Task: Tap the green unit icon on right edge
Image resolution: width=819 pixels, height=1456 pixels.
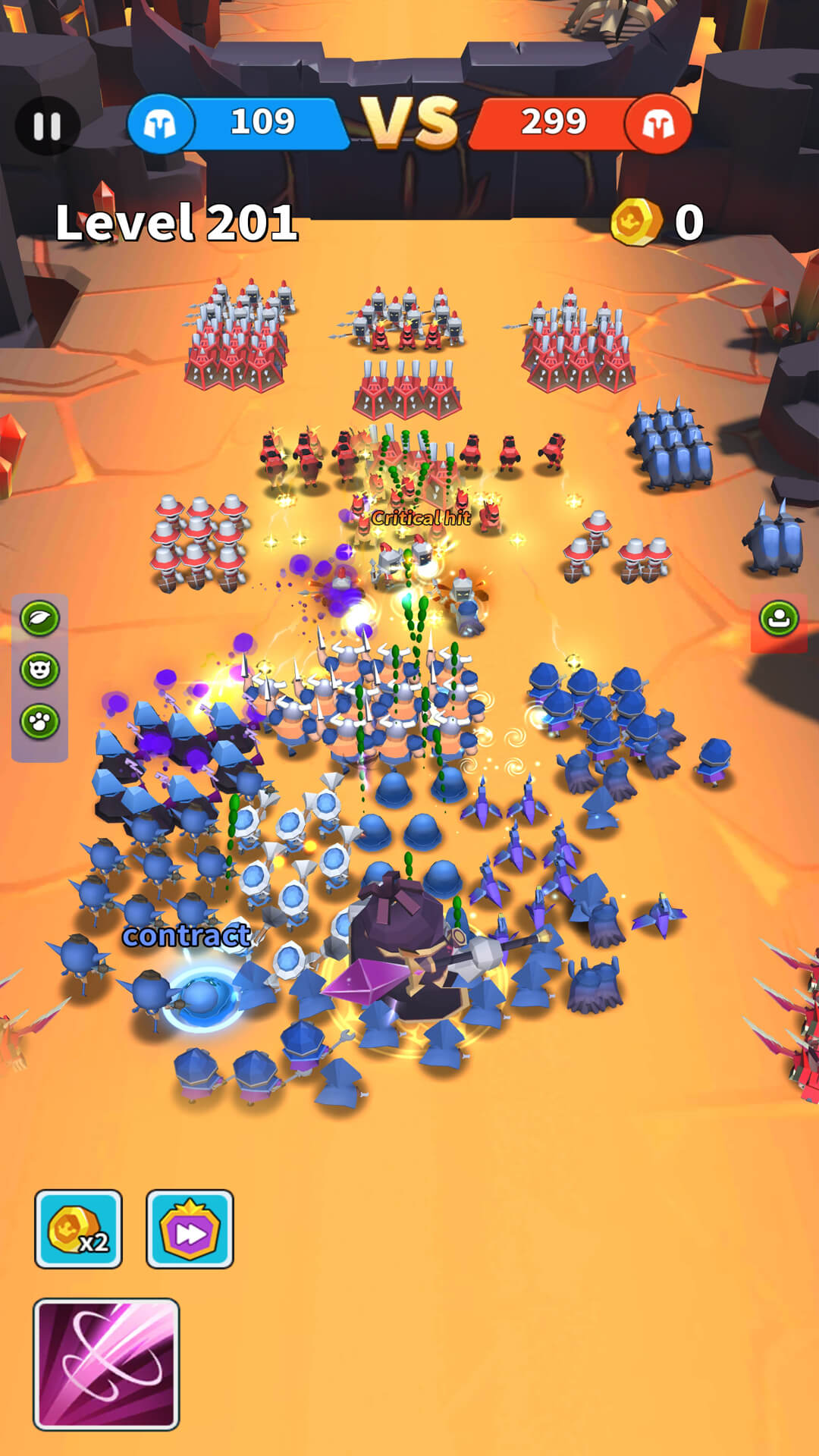Action: point(779,619)
